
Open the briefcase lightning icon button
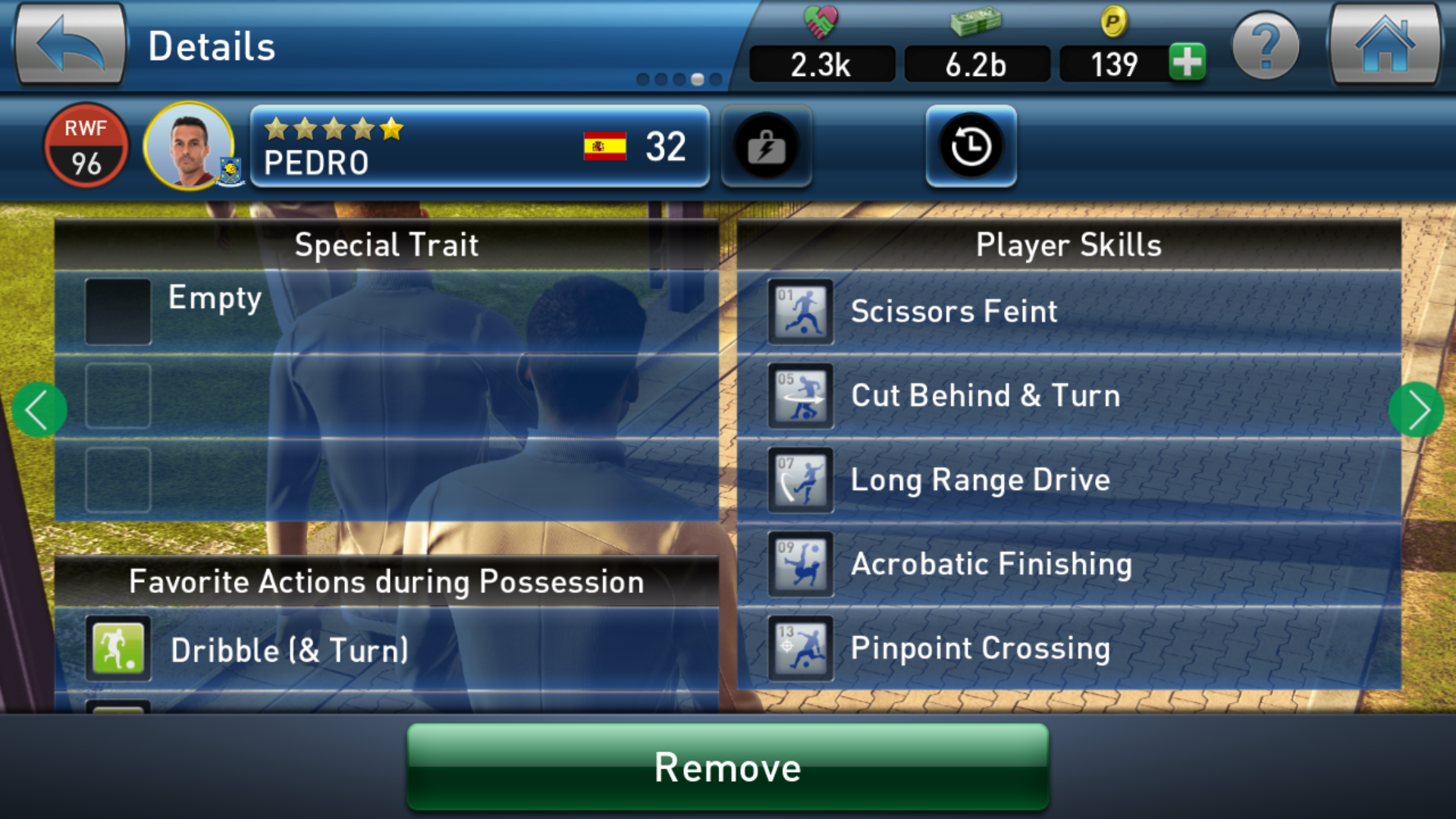766,146
